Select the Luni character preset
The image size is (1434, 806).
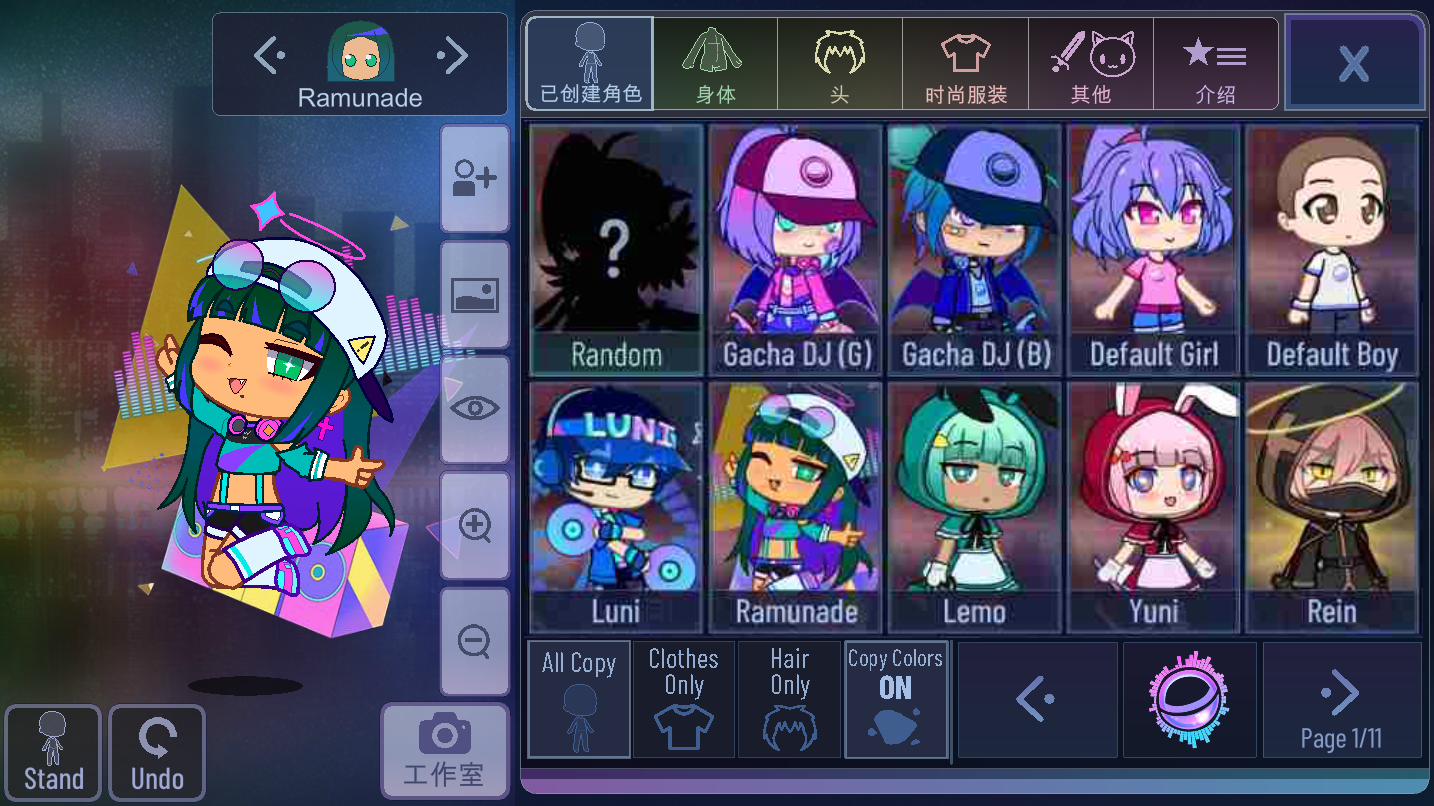pyautogui.click(x=616, y=507)
